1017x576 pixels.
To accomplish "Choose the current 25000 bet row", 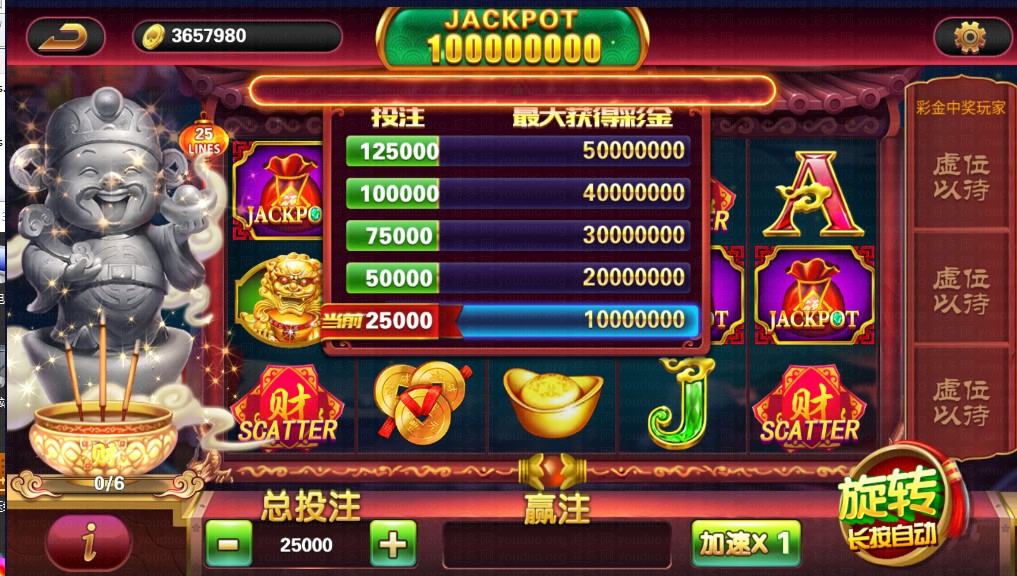I will coord(517,320).
